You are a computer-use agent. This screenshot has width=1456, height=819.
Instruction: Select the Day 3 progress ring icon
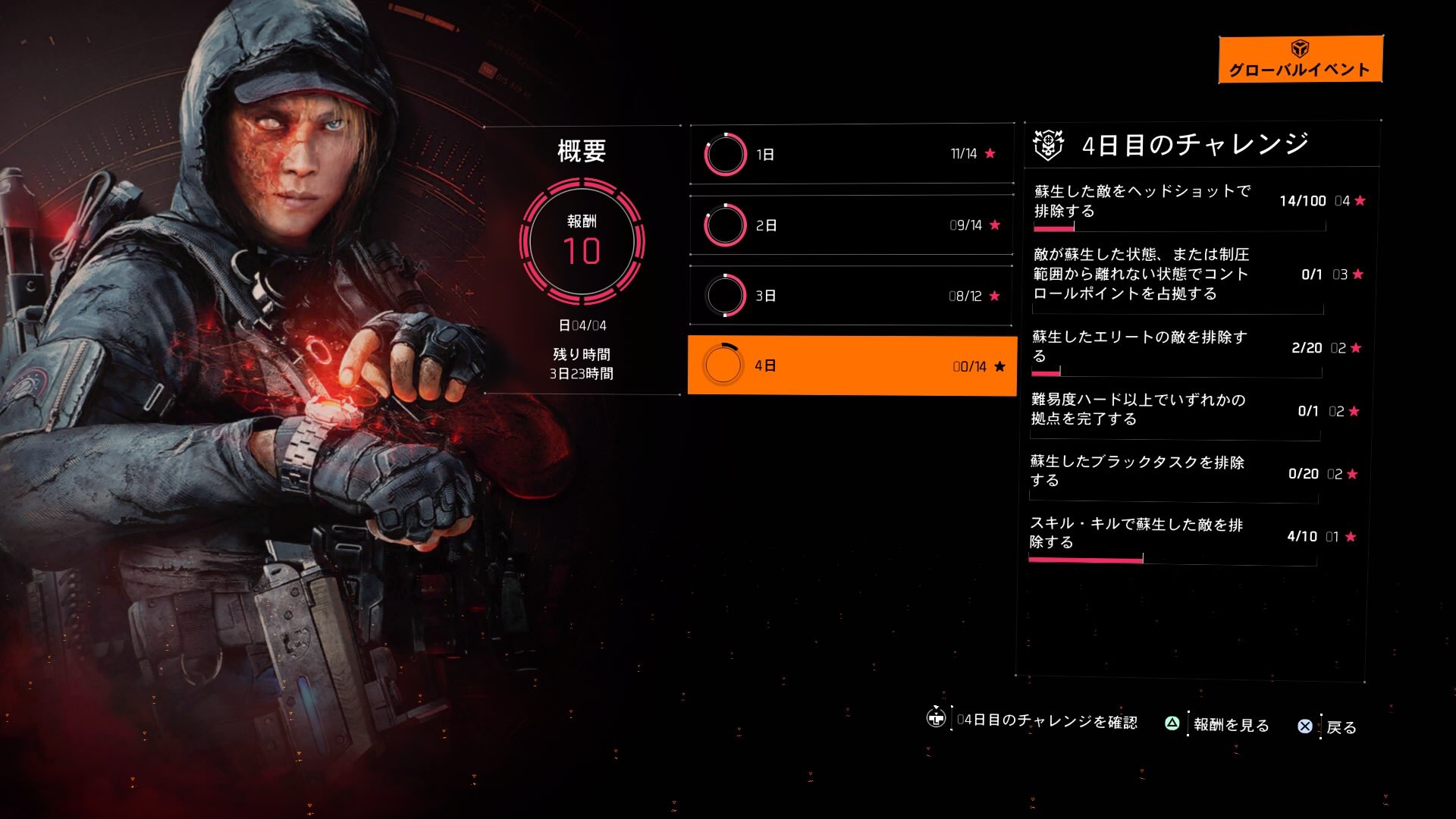click(726, 296)
